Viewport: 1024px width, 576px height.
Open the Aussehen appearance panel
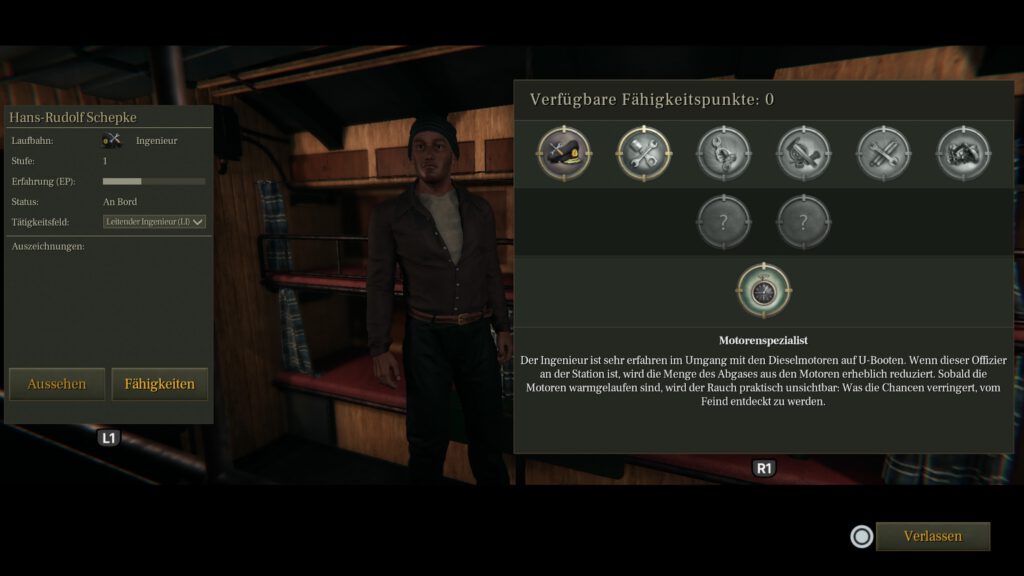click(57, 384)
